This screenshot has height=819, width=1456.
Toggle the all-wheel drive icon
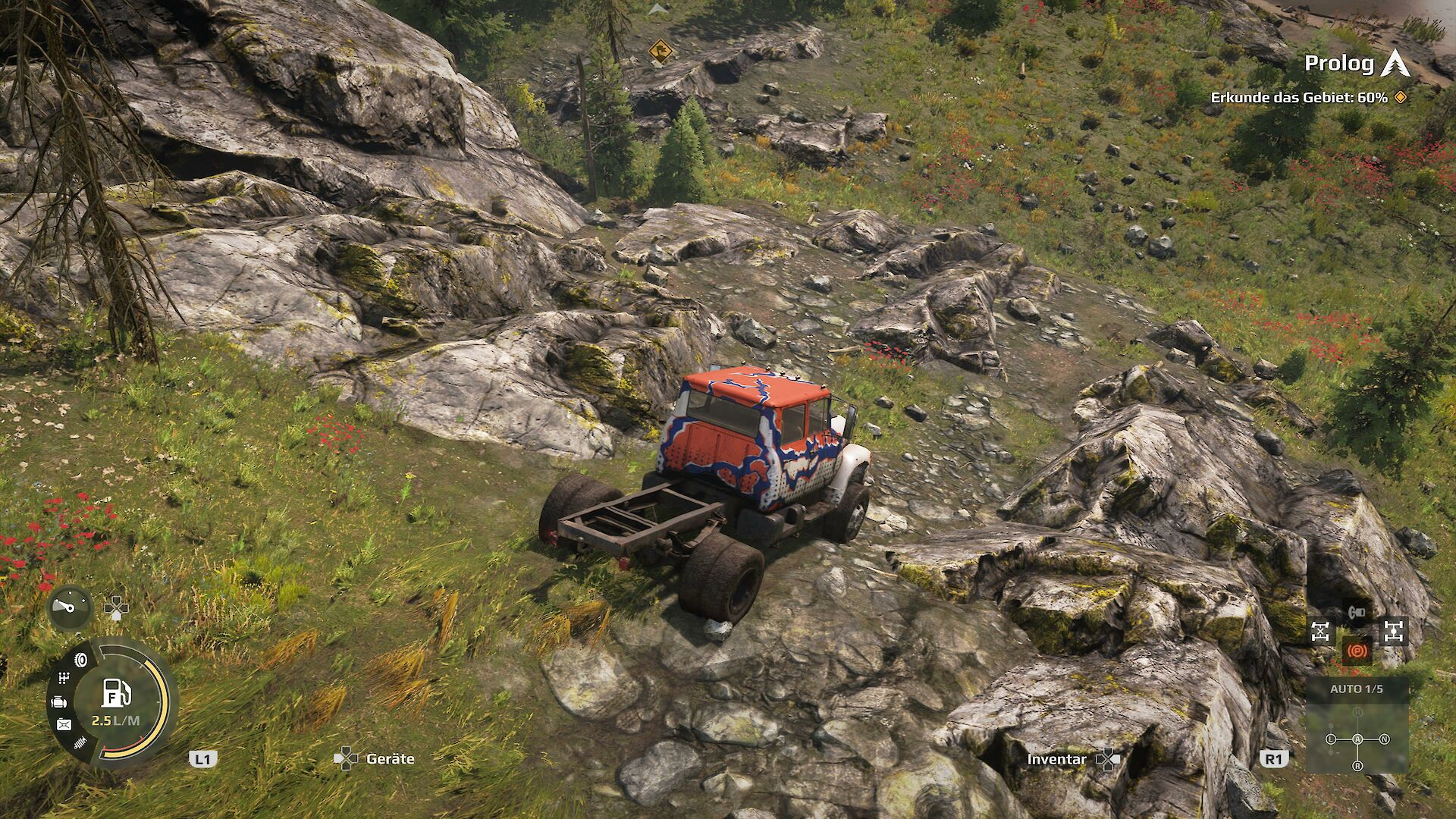(x=1394, y=631)
